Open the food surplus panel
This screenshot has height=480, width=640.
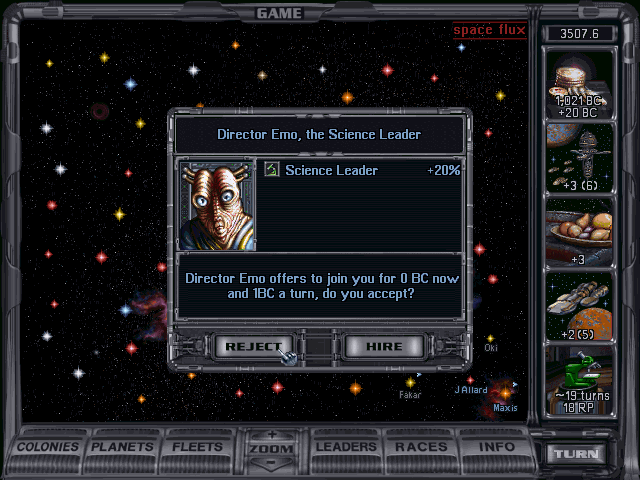(576, 232)
